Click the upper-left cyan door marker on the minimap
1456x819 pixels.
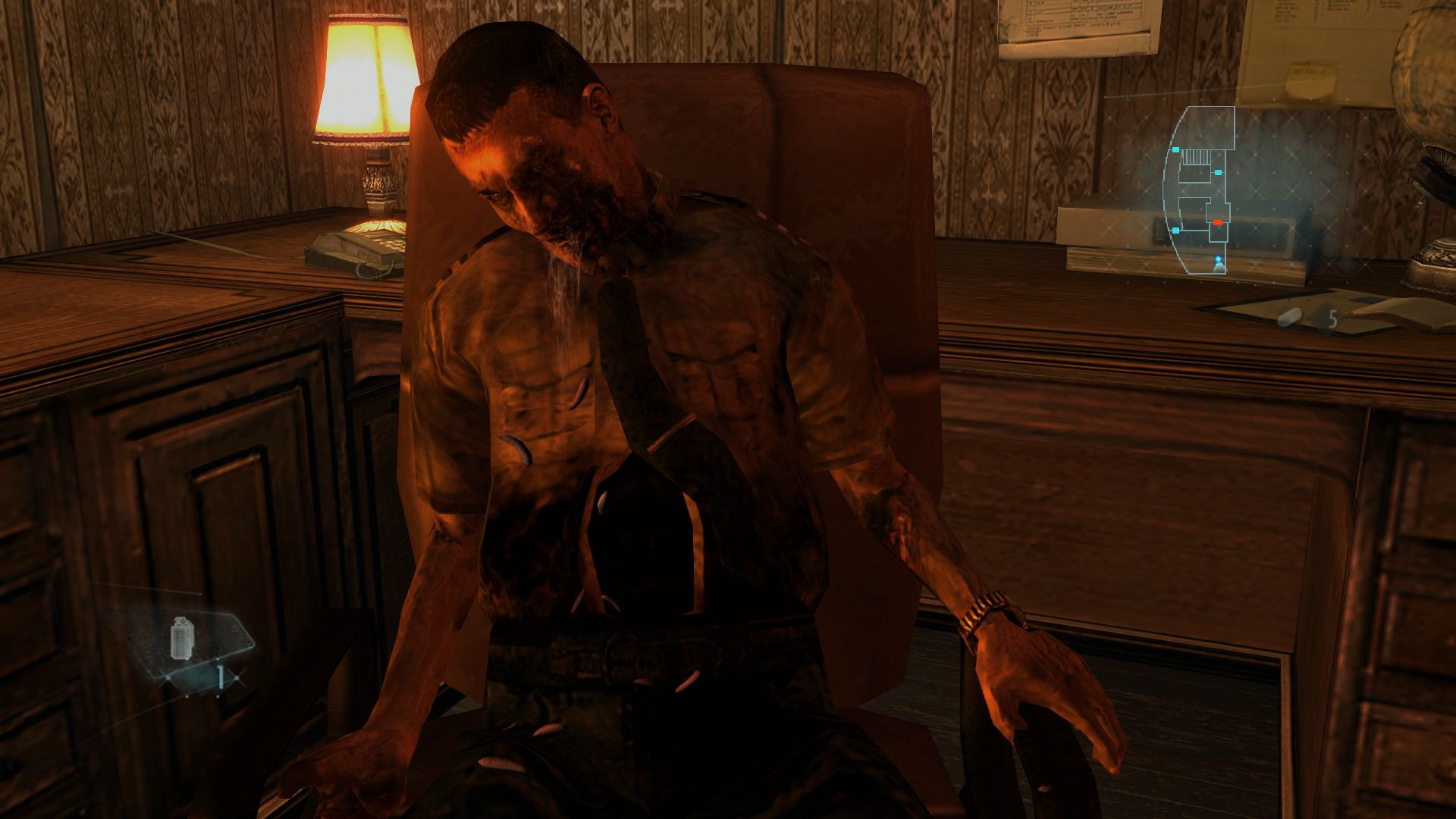coord(1175,150)
